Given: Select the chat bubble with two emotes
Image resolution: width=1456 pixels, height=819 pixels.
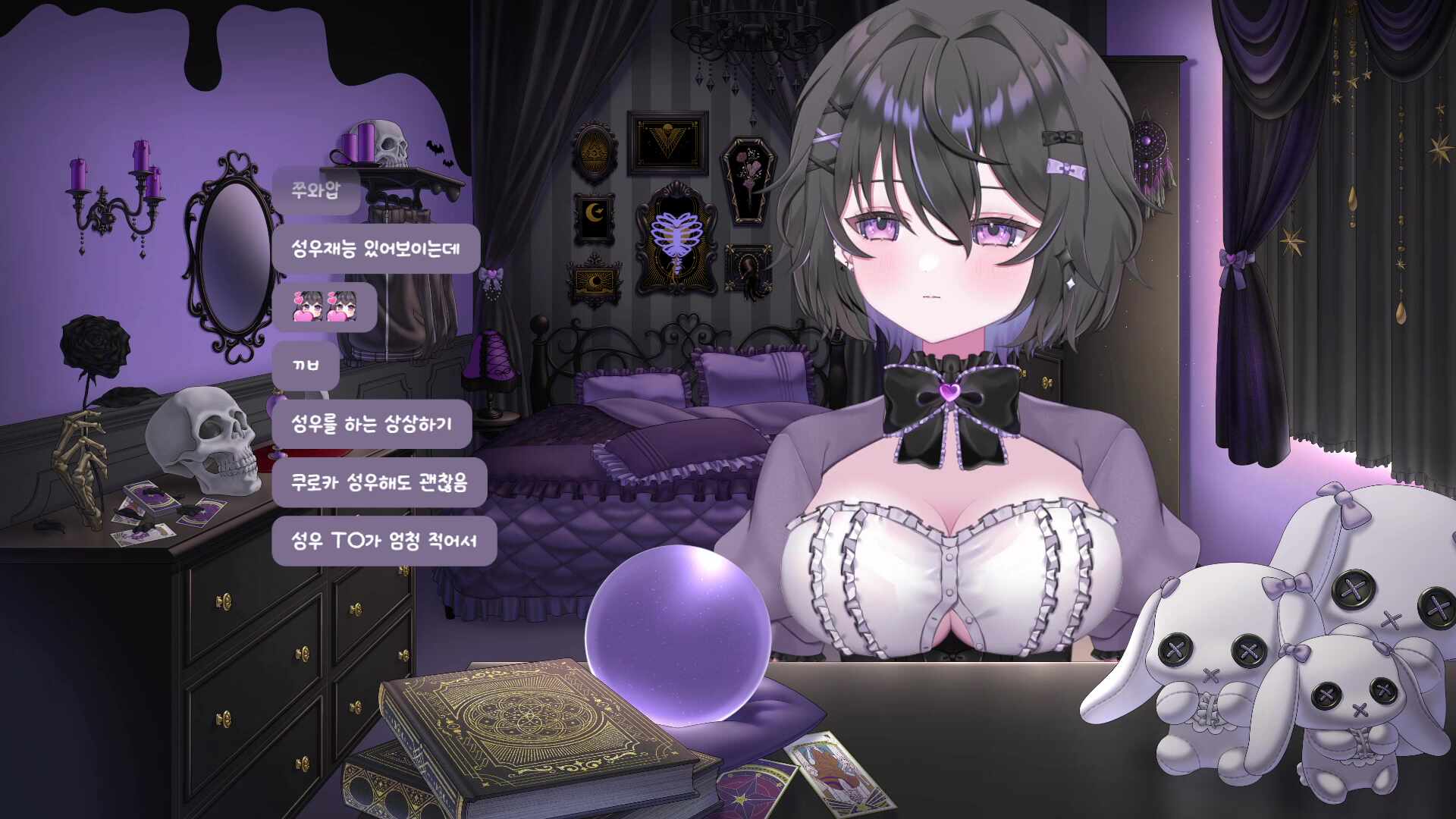Looking at the screenshot, I should click(x=325, y=307).
